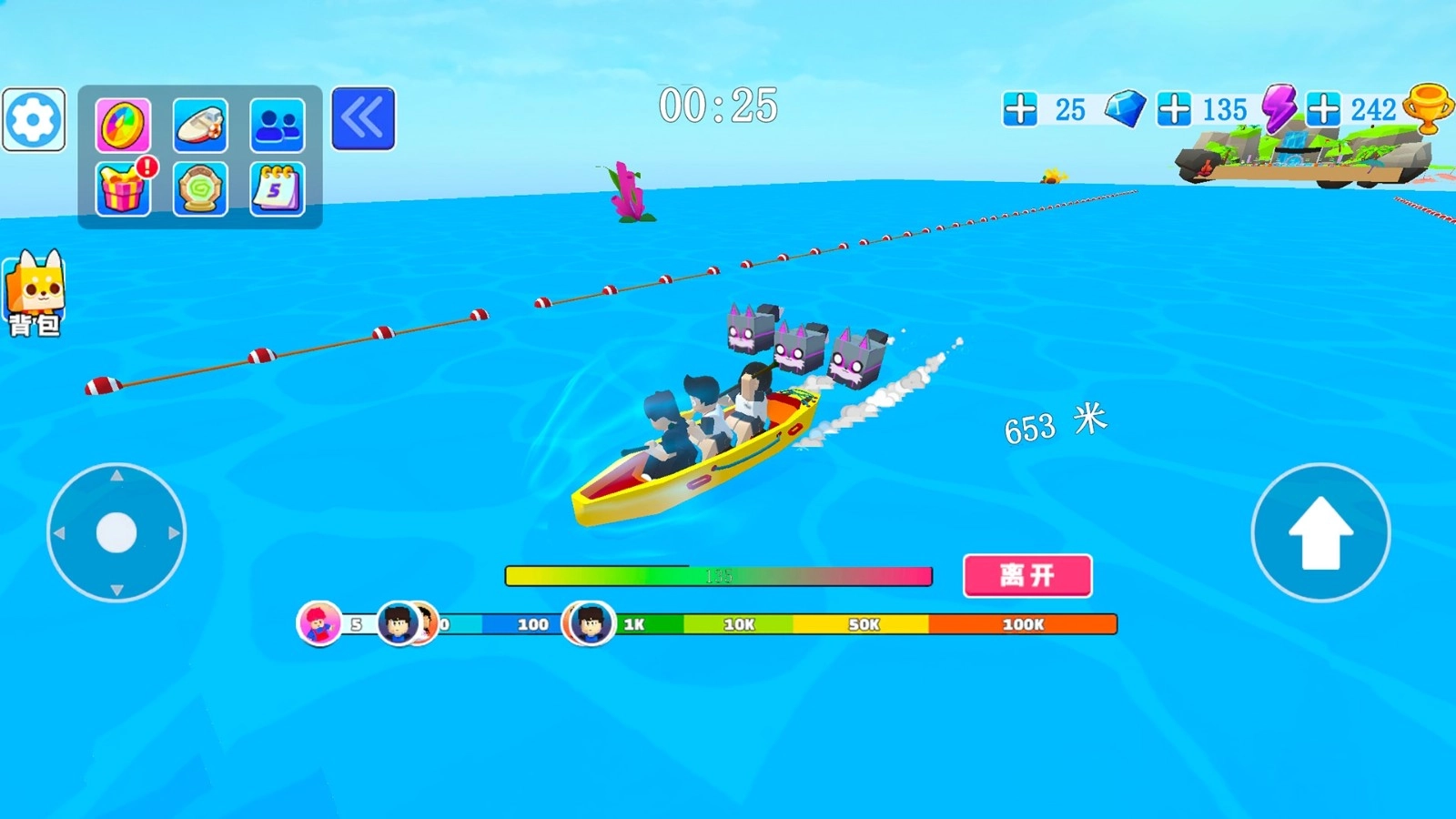Open the day 5 calendar rewards
The height and width of the screenshot is (819, 1456).
coord(278,187)
